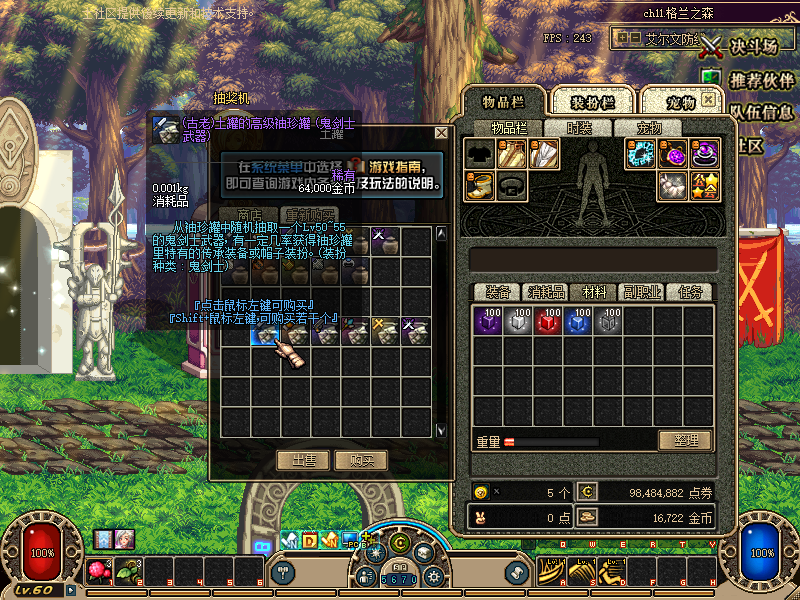Select the purple cube material slot

click(489, 321)
